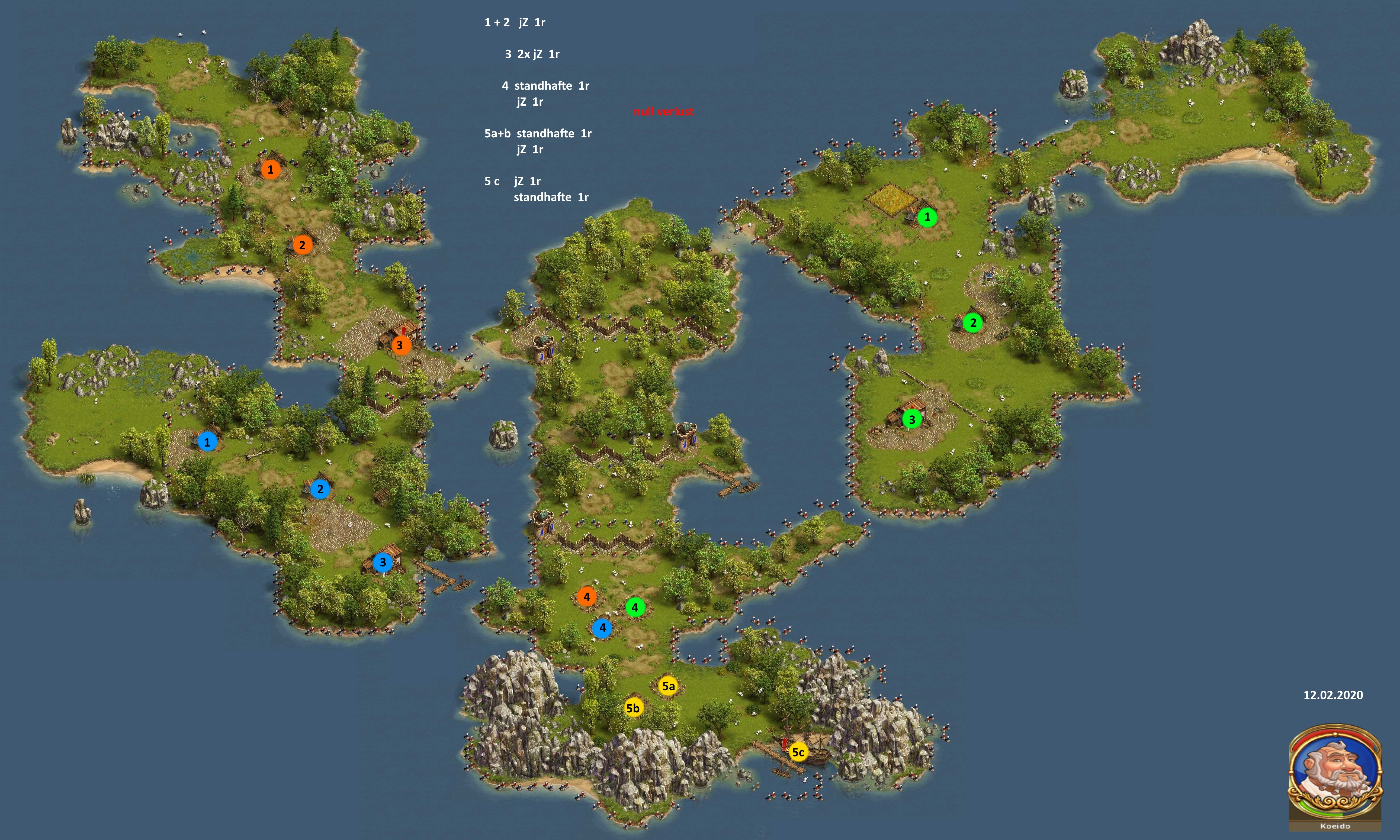
Task: Click blue camp marker number 3
Action: click(x=383, y=562)
